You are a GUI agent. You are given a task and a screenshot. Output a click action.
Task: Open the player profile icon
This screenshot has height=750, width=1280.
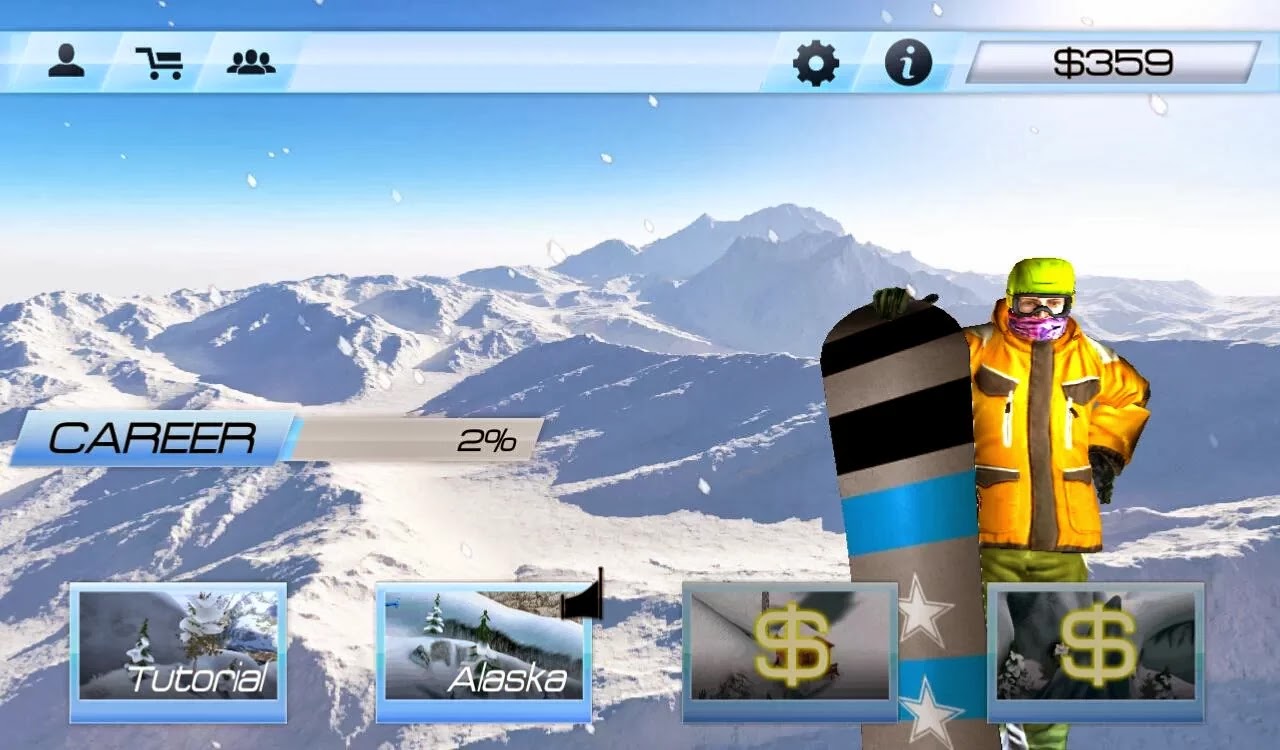pos(68,61)
